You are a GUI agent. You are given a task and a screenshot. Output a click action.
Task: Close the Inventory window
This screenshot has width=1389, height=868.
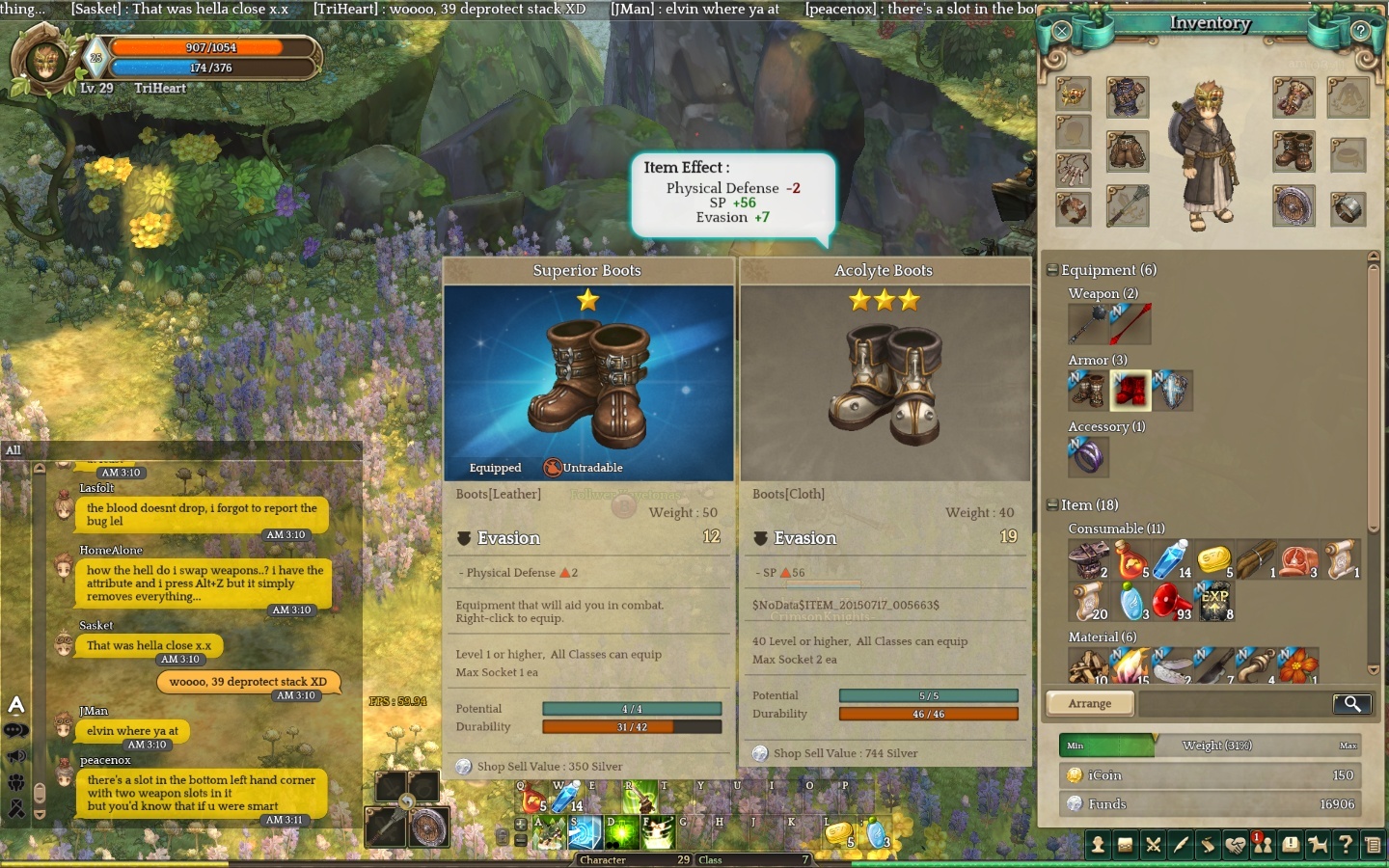coord(1062,31)
